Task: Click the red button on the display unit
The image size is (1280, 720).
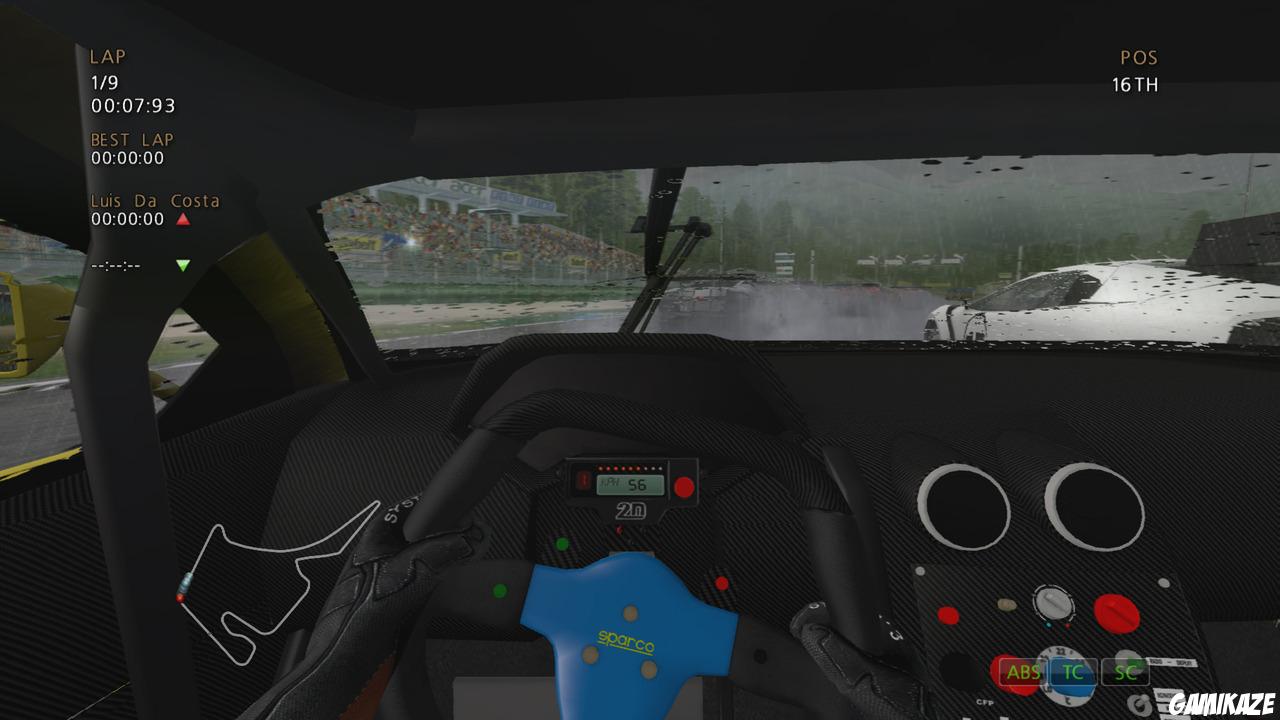Action: (684, 486)
